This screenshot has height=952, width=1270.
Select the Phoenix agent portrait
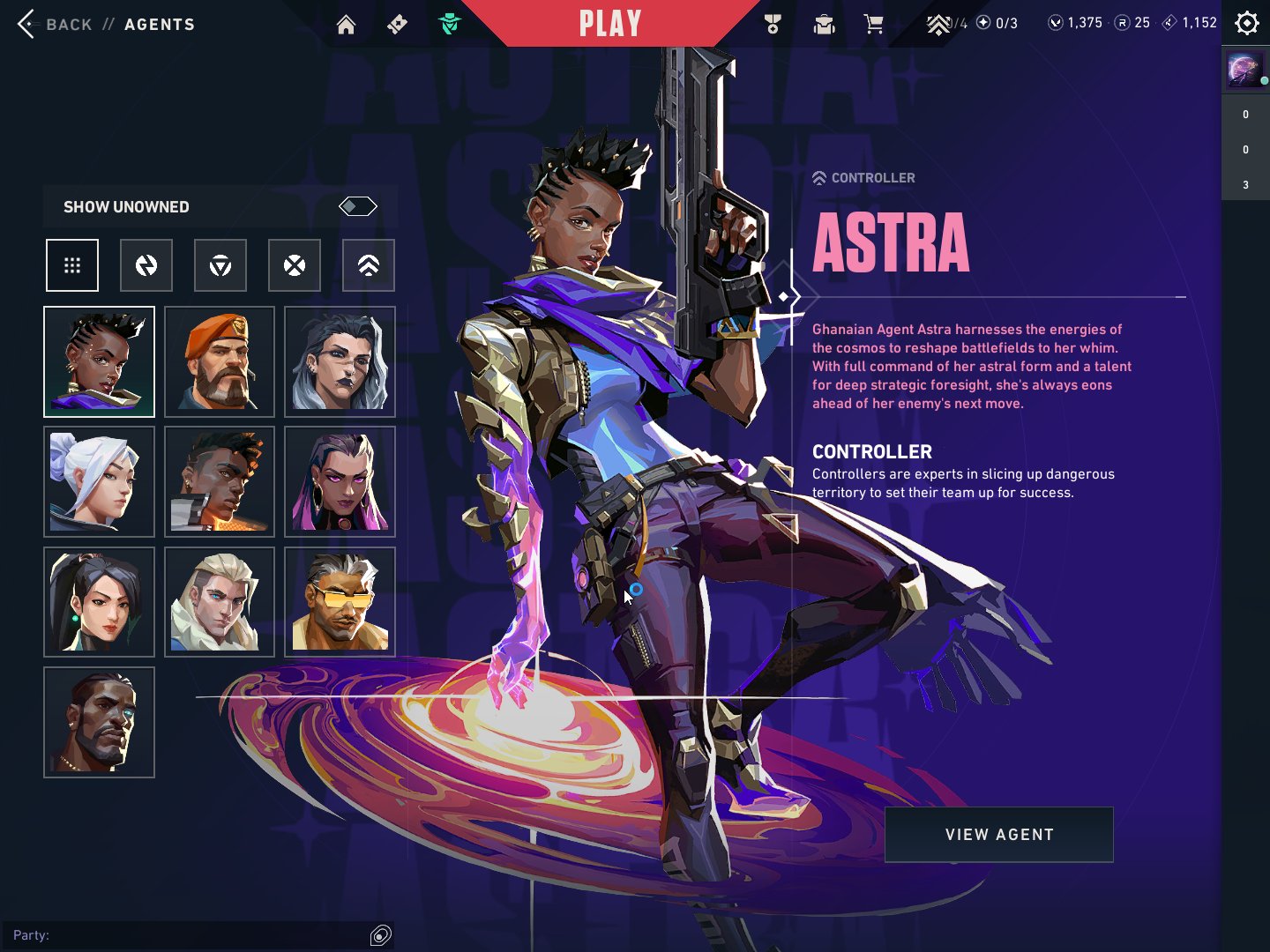coord(220,481)
